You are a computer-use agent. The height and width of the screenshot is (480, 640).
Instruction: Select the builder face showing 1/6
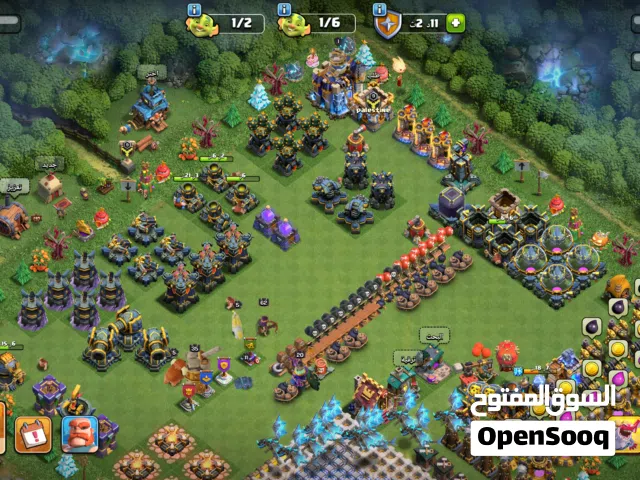point(292,24)
